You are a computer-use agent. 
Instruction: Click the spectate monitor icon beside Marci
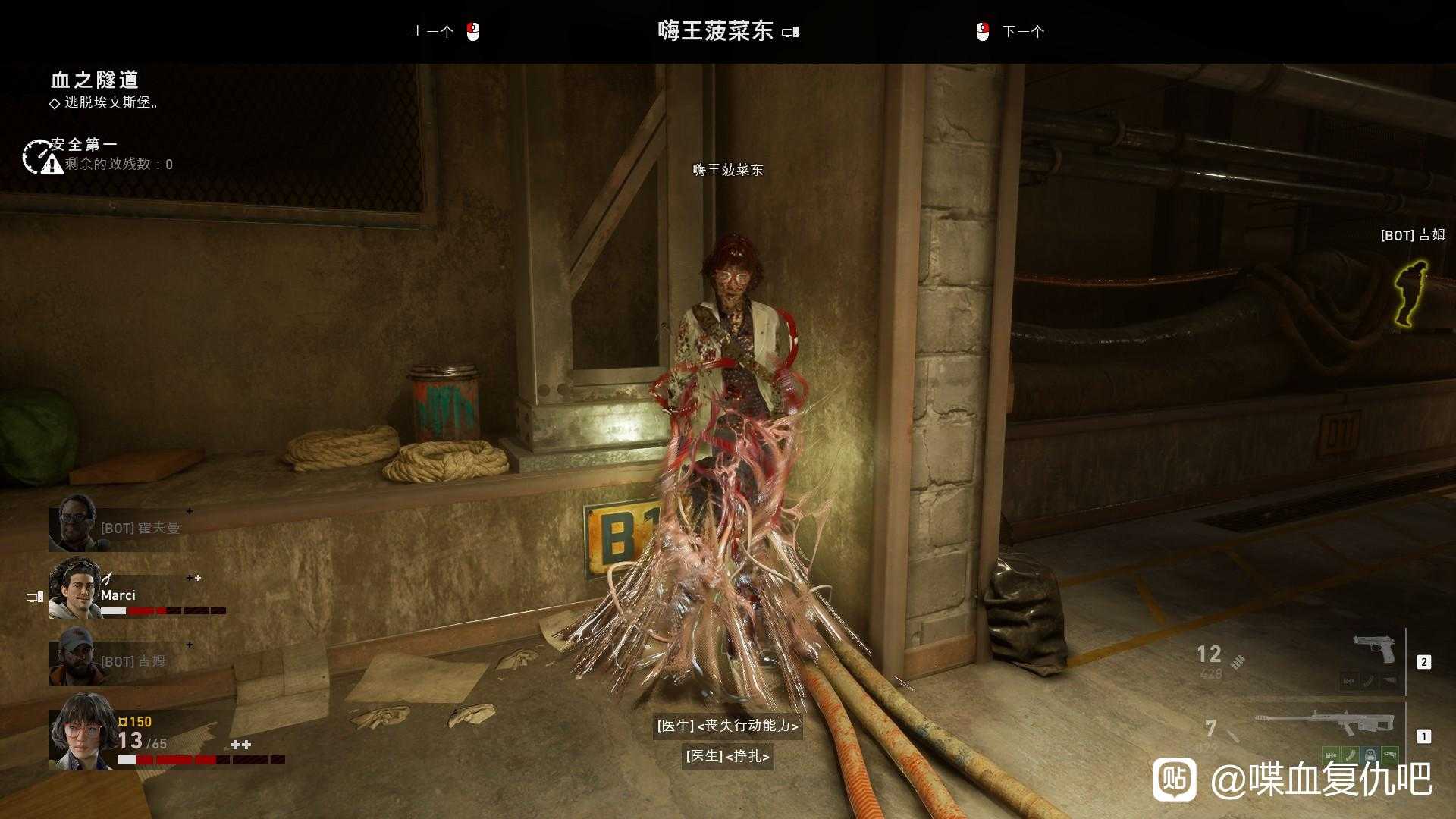(x=33, y=597)
